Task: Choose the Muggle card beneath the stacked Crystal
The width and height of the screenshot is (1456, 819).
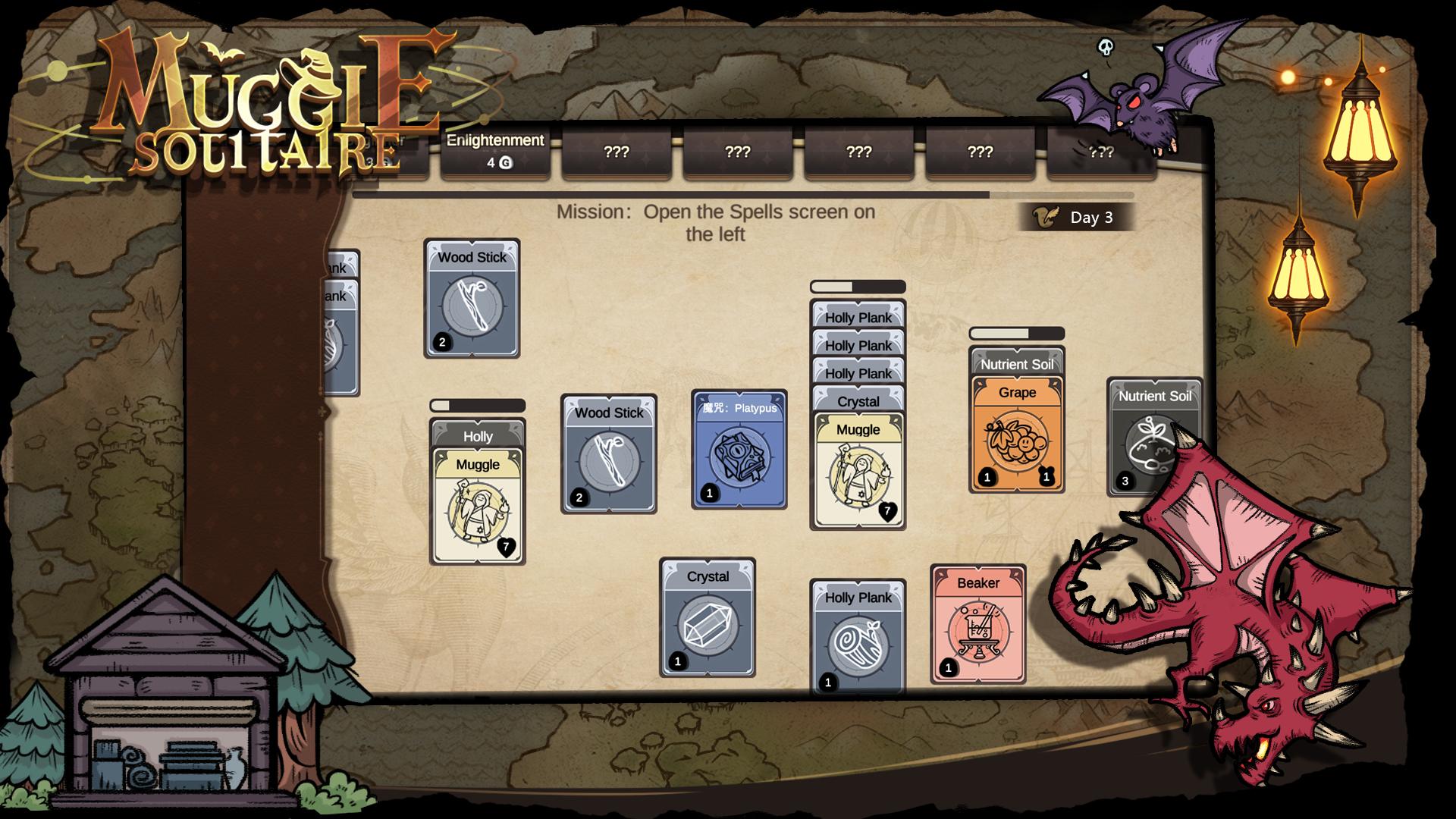Action: coord(858,470)
